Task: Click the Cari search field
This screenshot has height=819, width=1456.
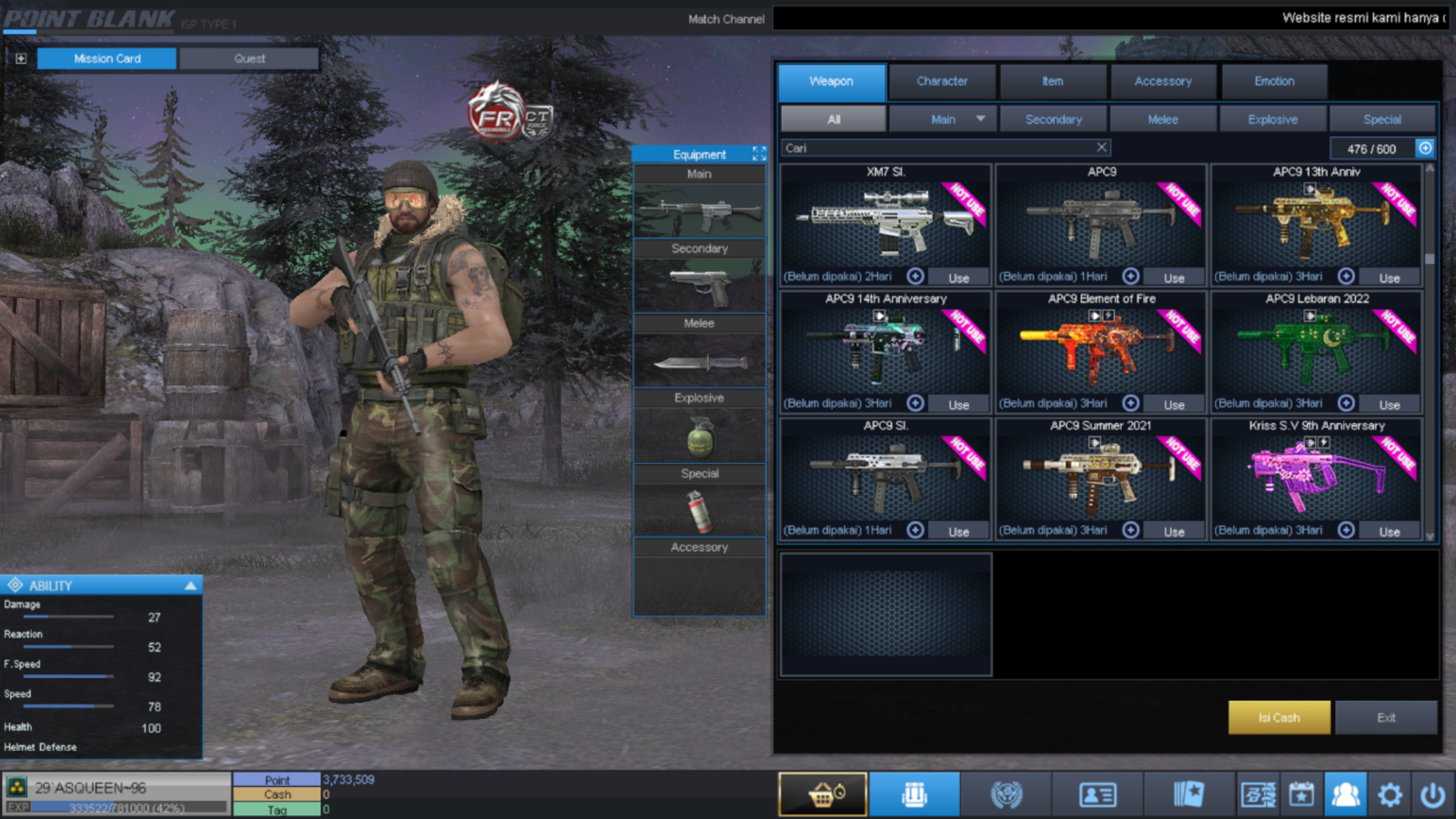Action: point(937,147)
